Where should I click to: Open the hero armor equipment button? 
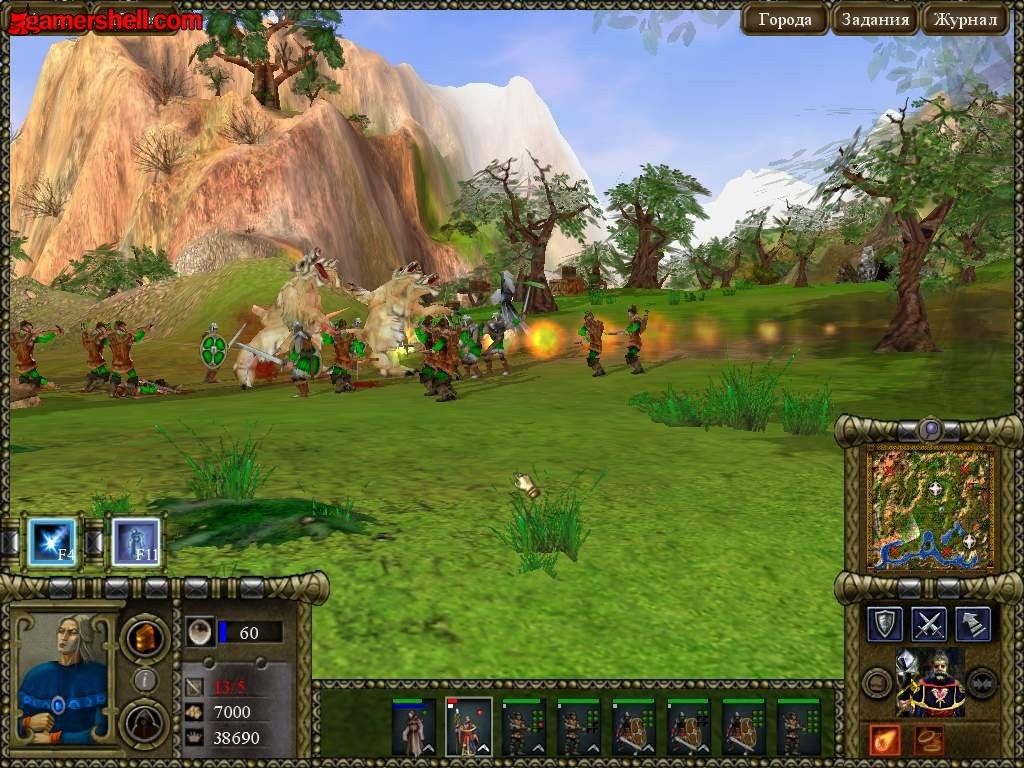click(x=145, y=637)
